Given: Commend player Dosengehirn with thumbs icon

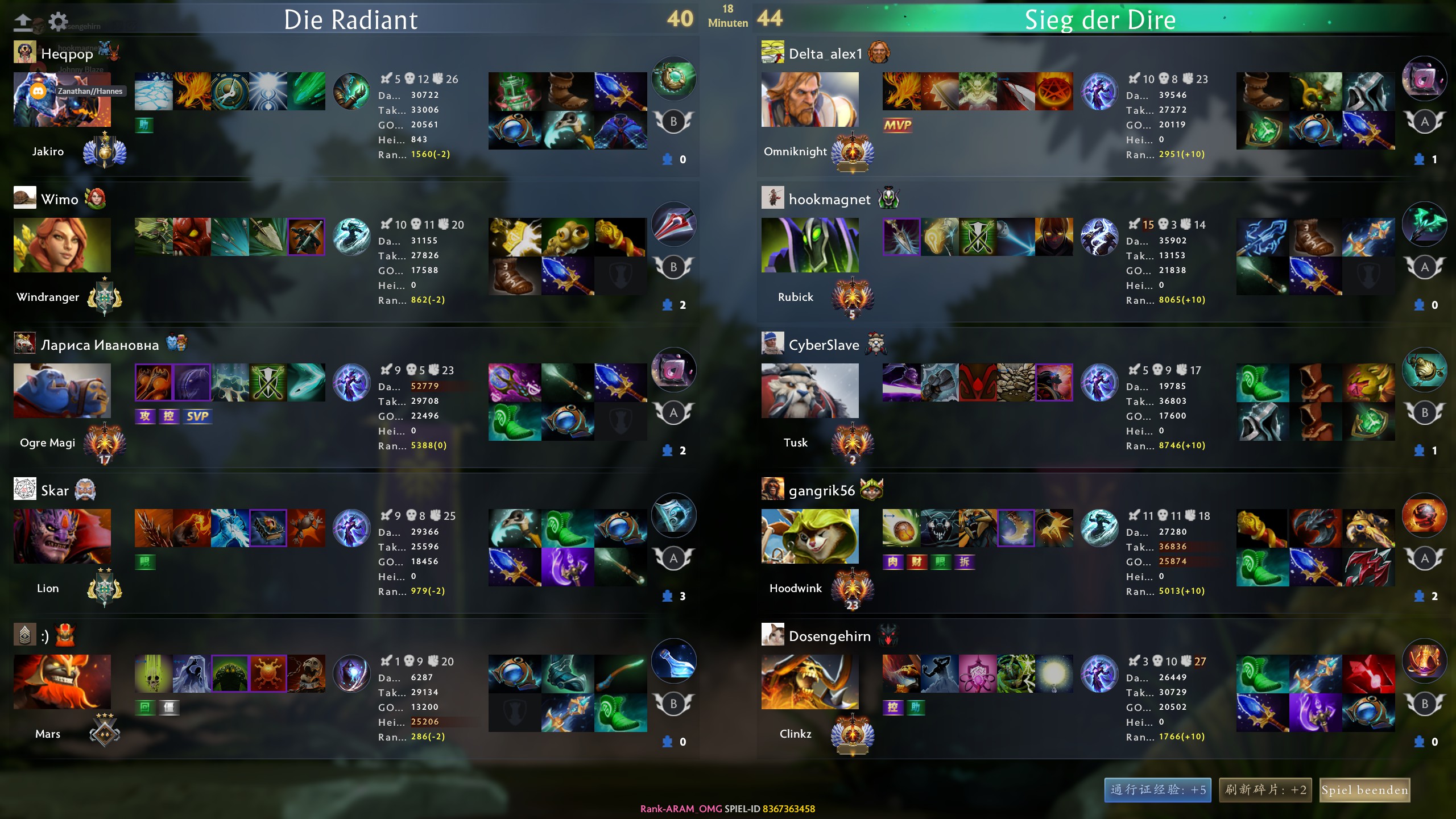Looking at the screenshot, I should point(1419,742).
